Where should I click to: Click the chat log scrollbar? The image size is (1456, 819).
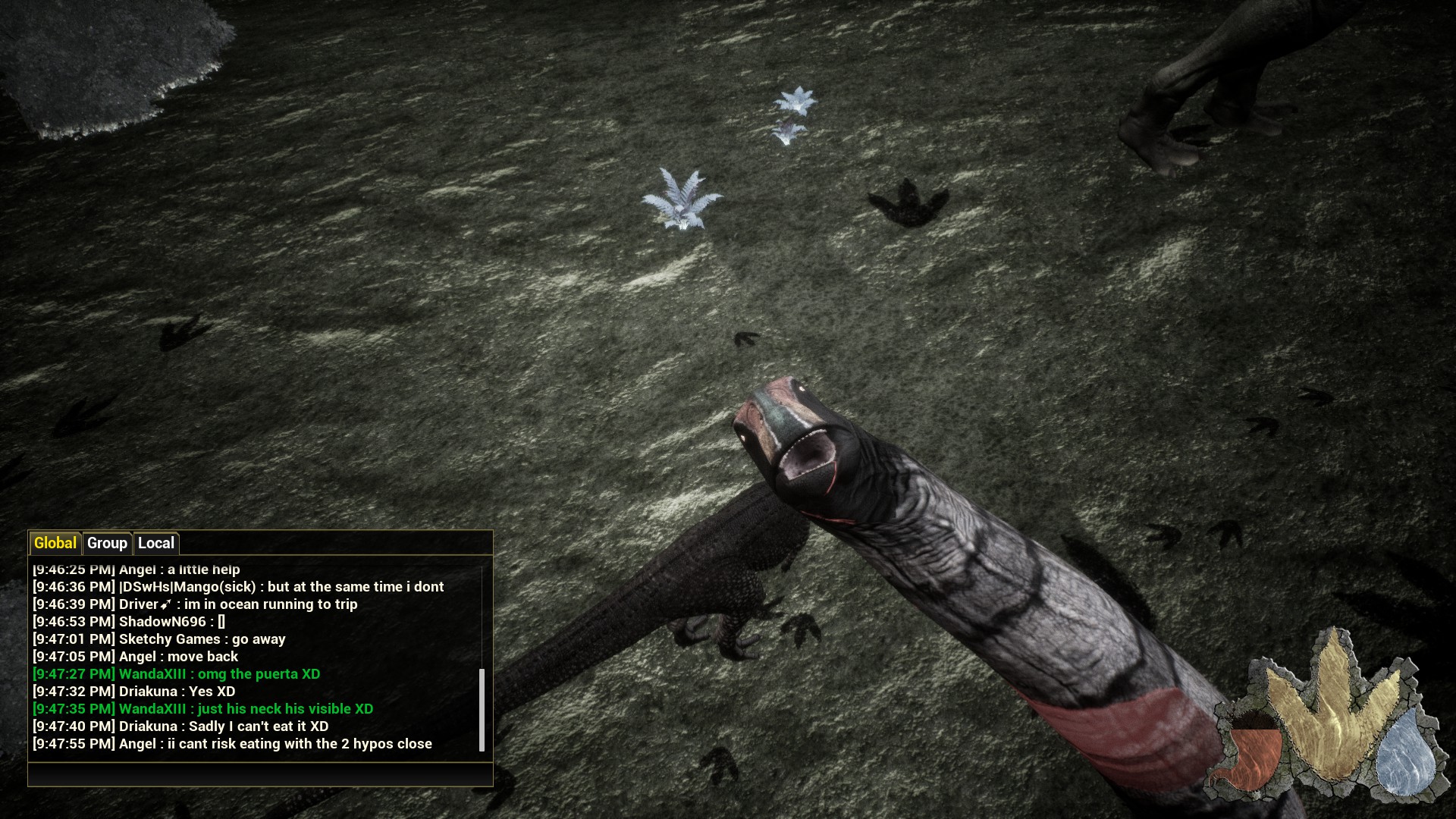tap(482, 710)
